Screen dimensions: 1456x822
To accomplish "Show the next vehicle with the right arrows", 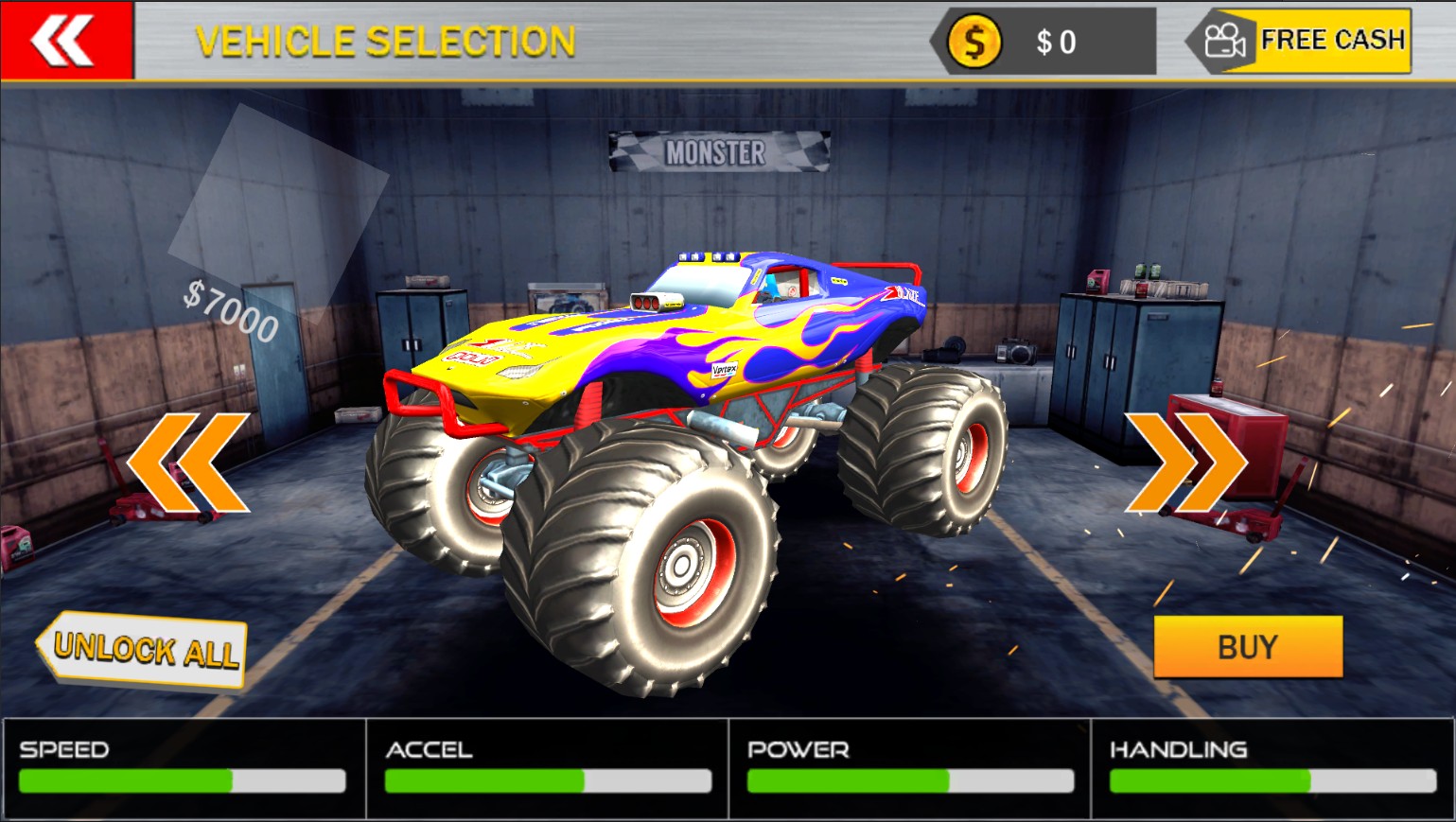I will (x=1186, y=463).
